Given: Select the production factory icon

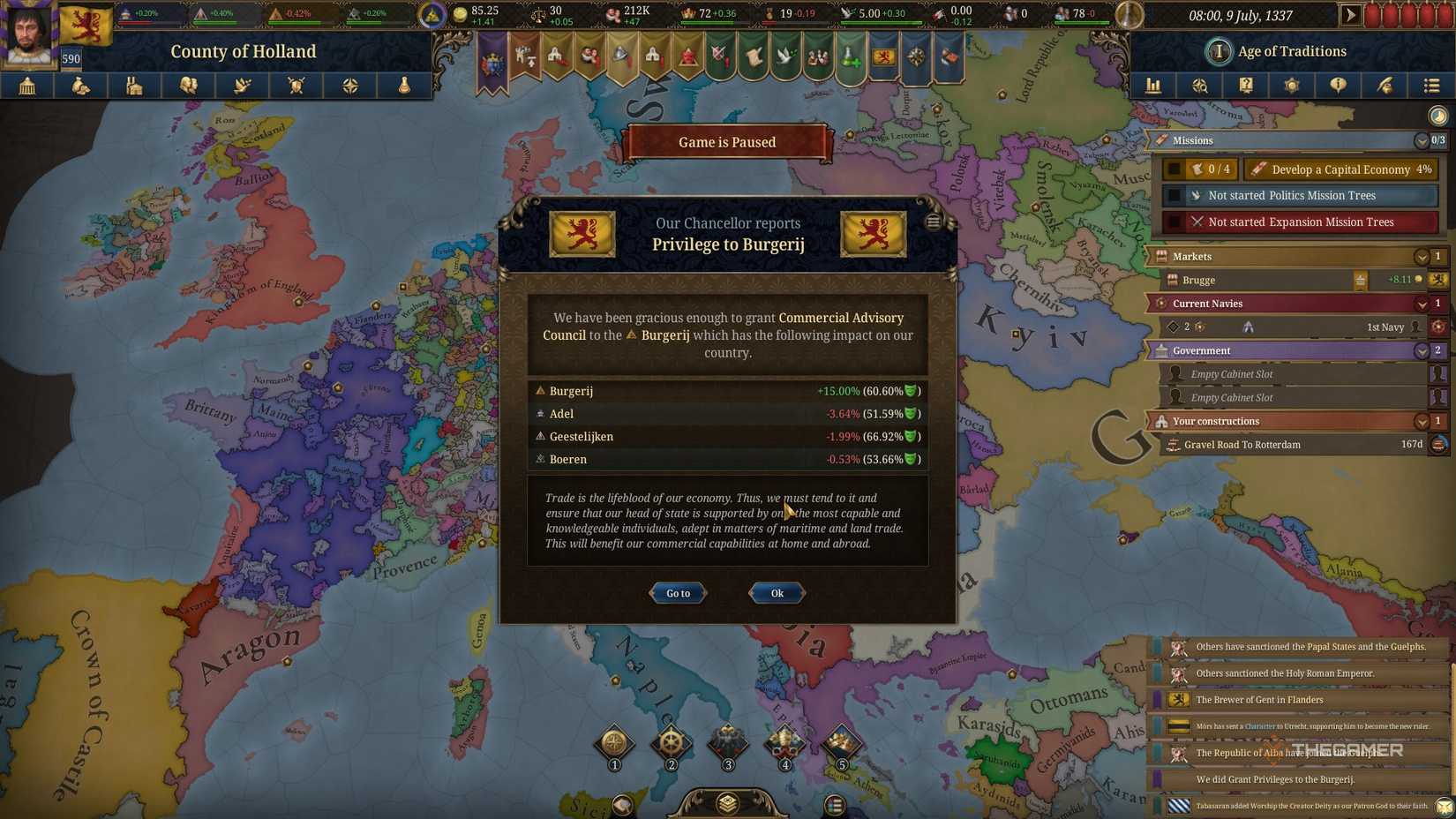Looking at the screenshot, I should click(134, 86).
